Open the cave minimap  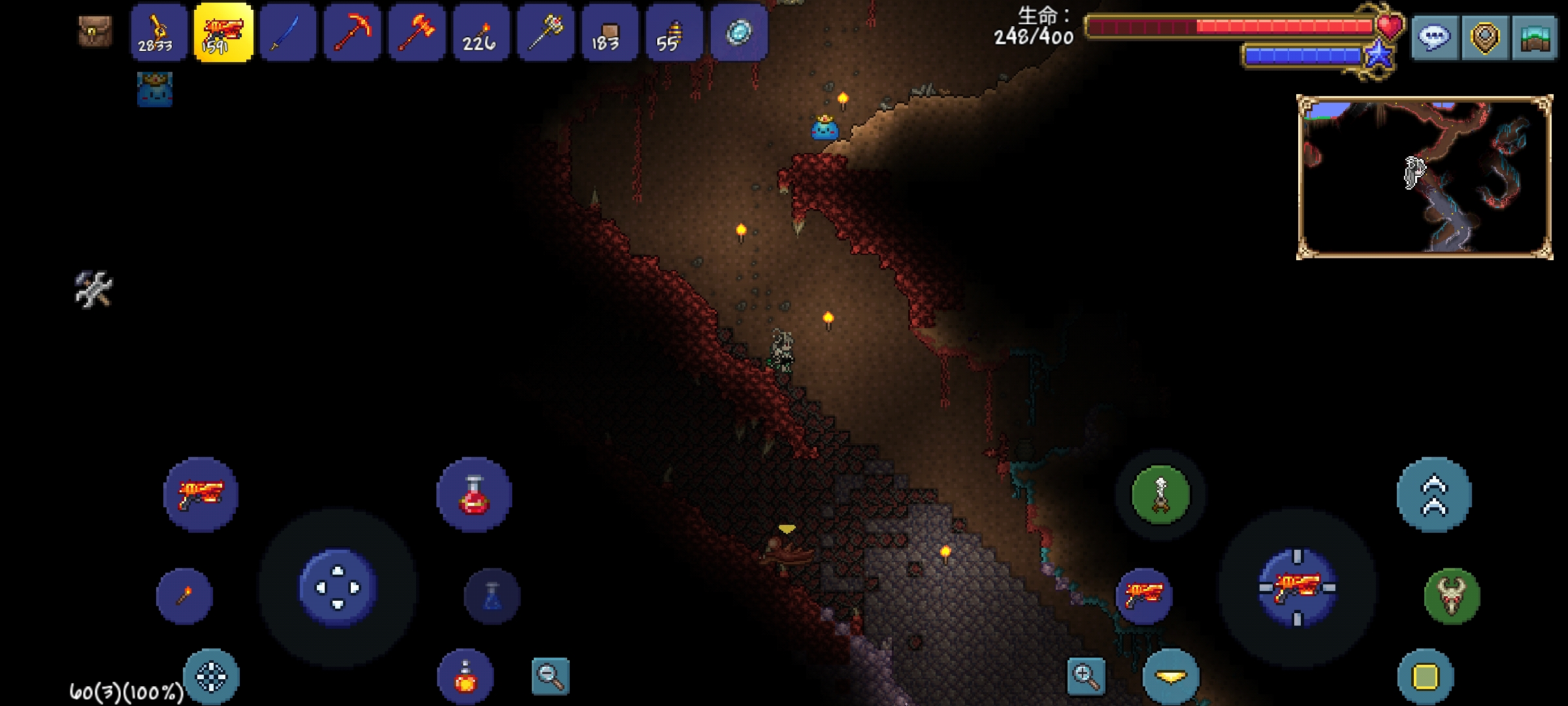(x=1424, y=177)
